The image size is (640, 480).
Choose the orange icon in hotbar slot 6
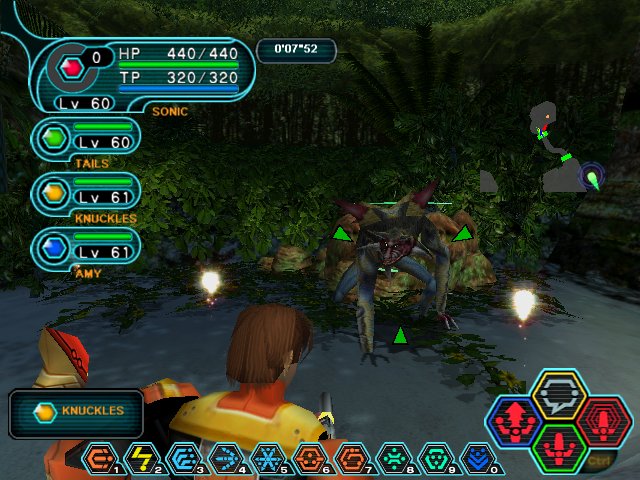tap(309, 459)
